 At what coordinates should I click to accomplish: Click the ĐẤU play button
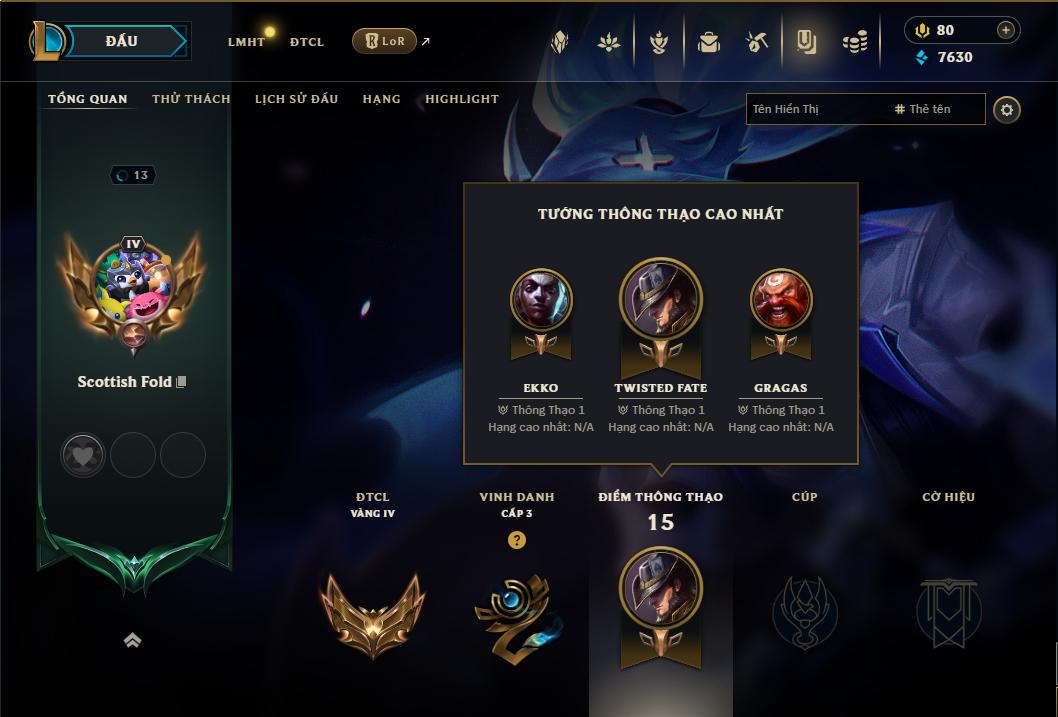(122, 41)
